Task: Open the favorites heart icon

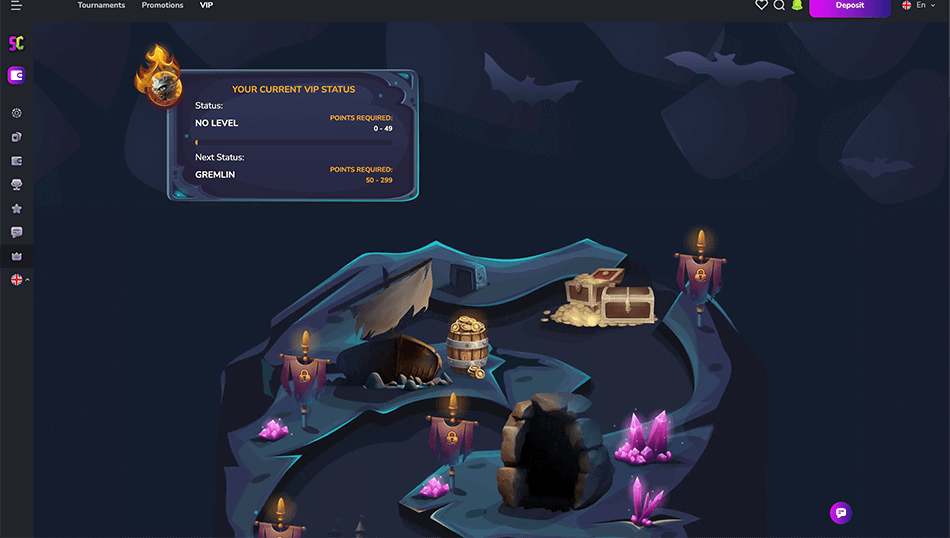Action: click(x=761, y=6)
